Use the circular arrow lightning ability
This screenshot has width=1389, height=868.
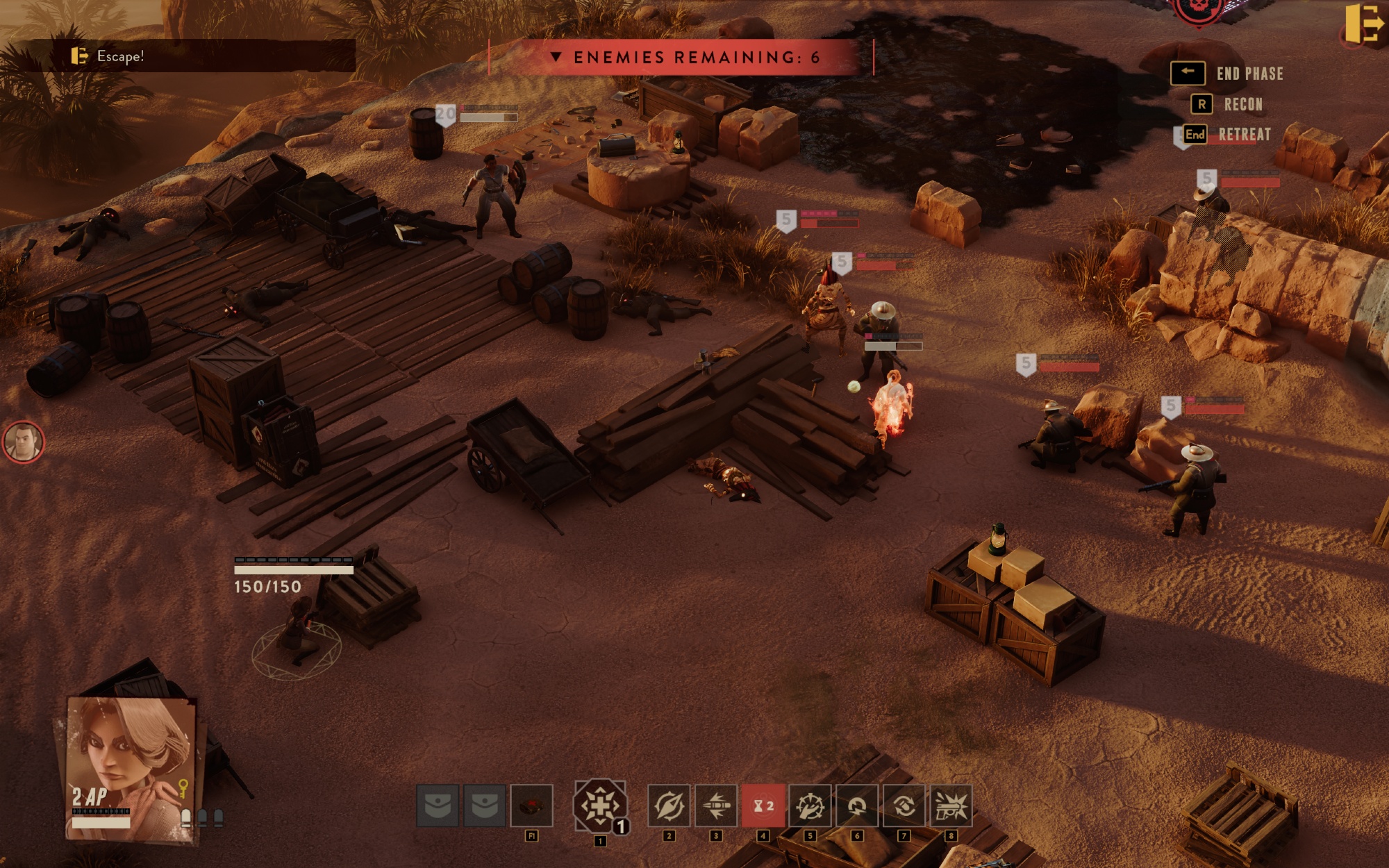coord(857,806)
